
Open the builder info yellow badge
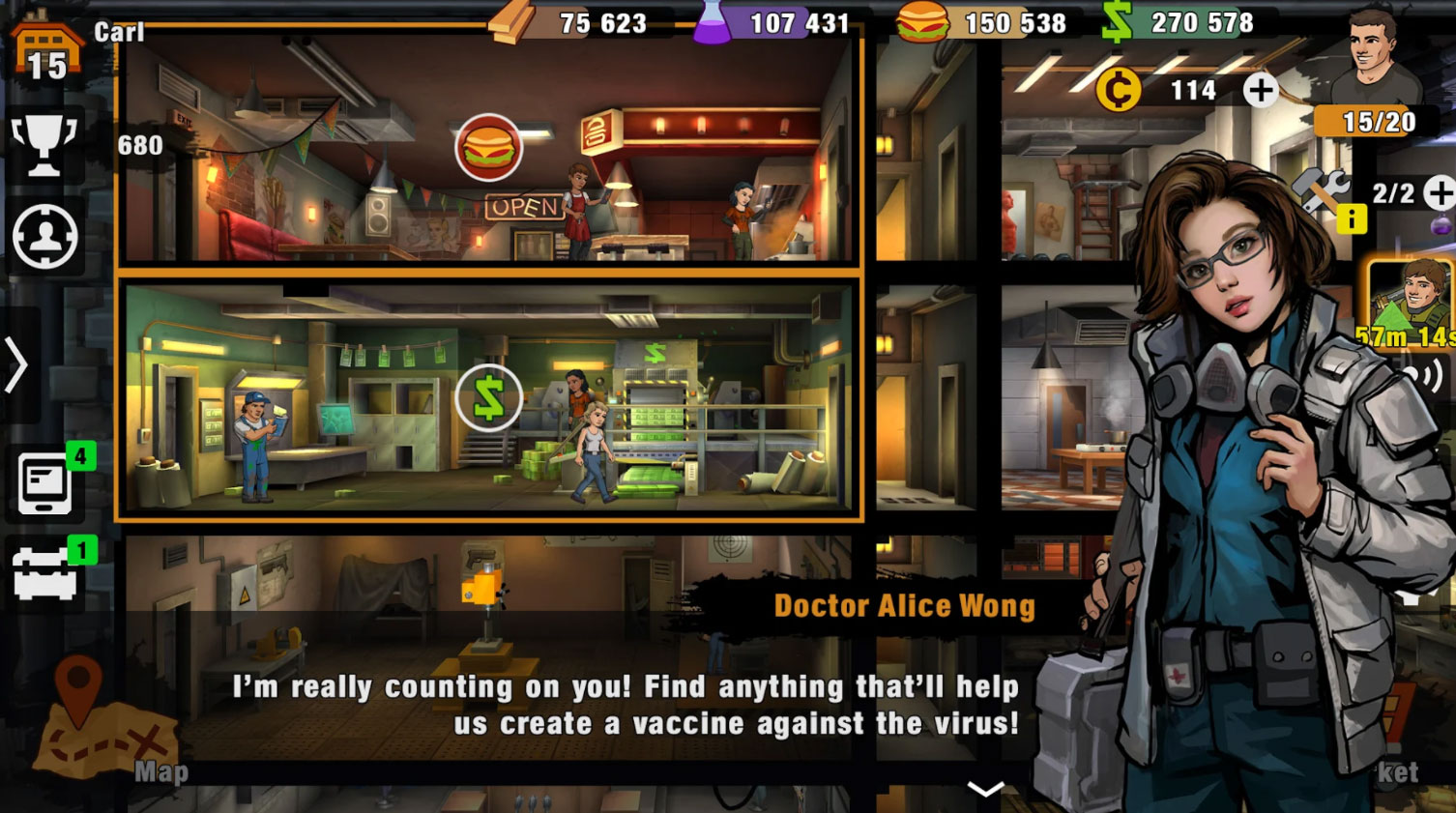click(1352, 219)
